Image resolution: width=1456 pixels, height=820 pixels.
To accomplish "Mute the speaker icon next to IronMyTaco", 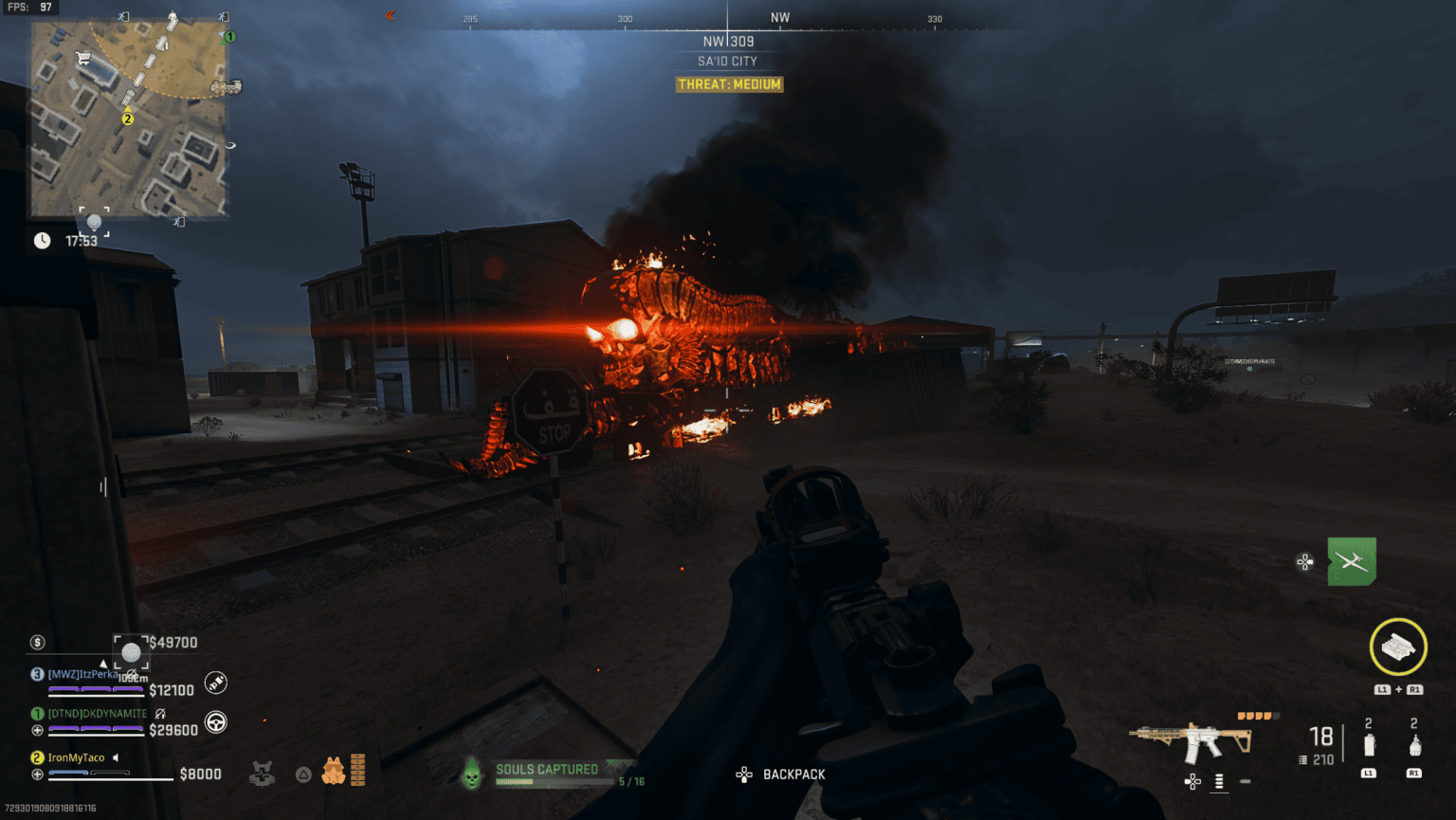I will point(115,756).
